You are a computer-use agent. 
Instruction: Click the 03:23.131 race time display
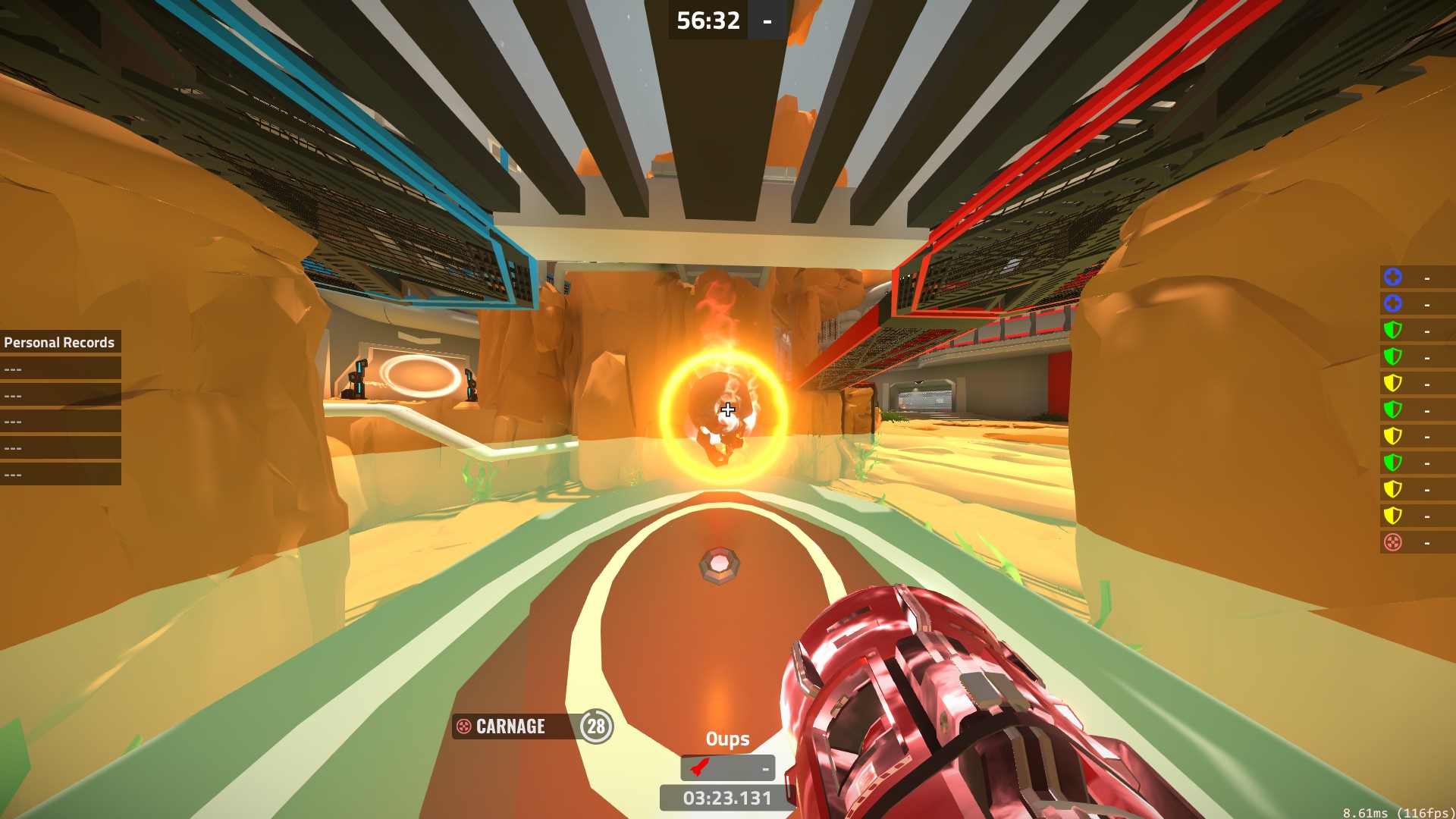[x=726, y=798]
